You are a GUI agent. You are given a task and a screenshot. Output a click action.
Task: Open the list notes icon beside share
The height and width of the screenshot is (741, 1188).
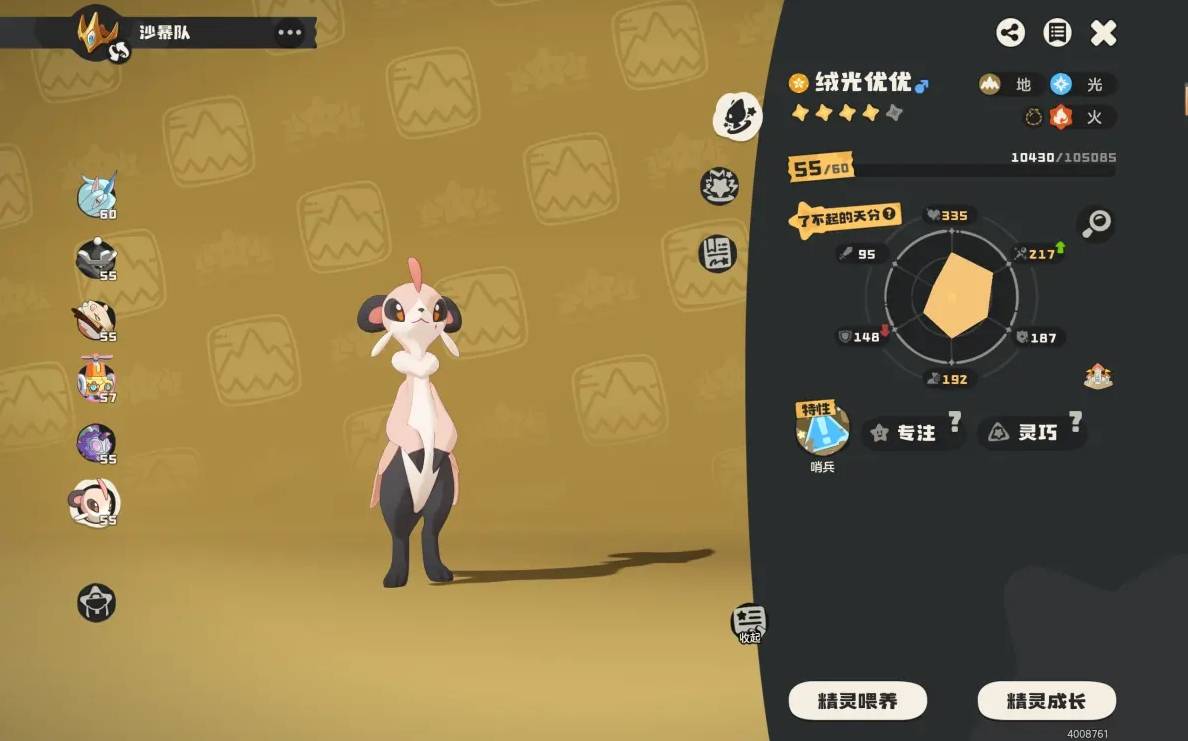1057,33
